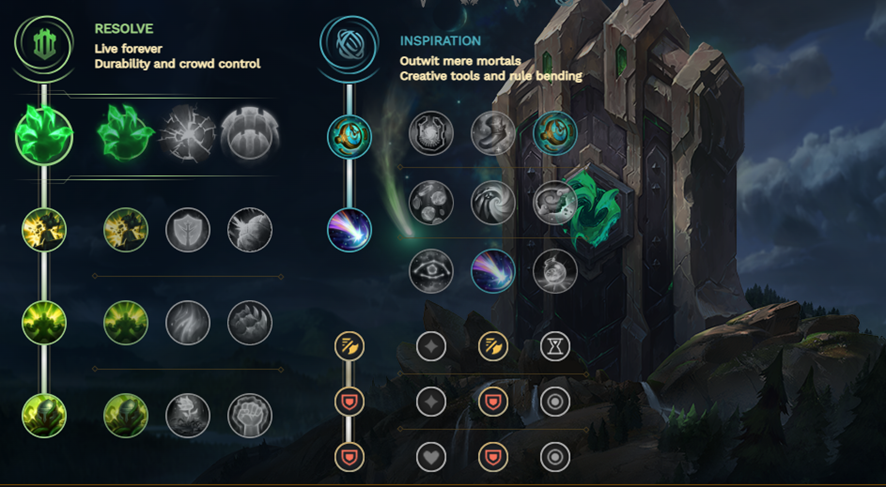Open the Inspiration rune tree emblem
The height and width of the screenshot is (487, 886).
(349, 46)
